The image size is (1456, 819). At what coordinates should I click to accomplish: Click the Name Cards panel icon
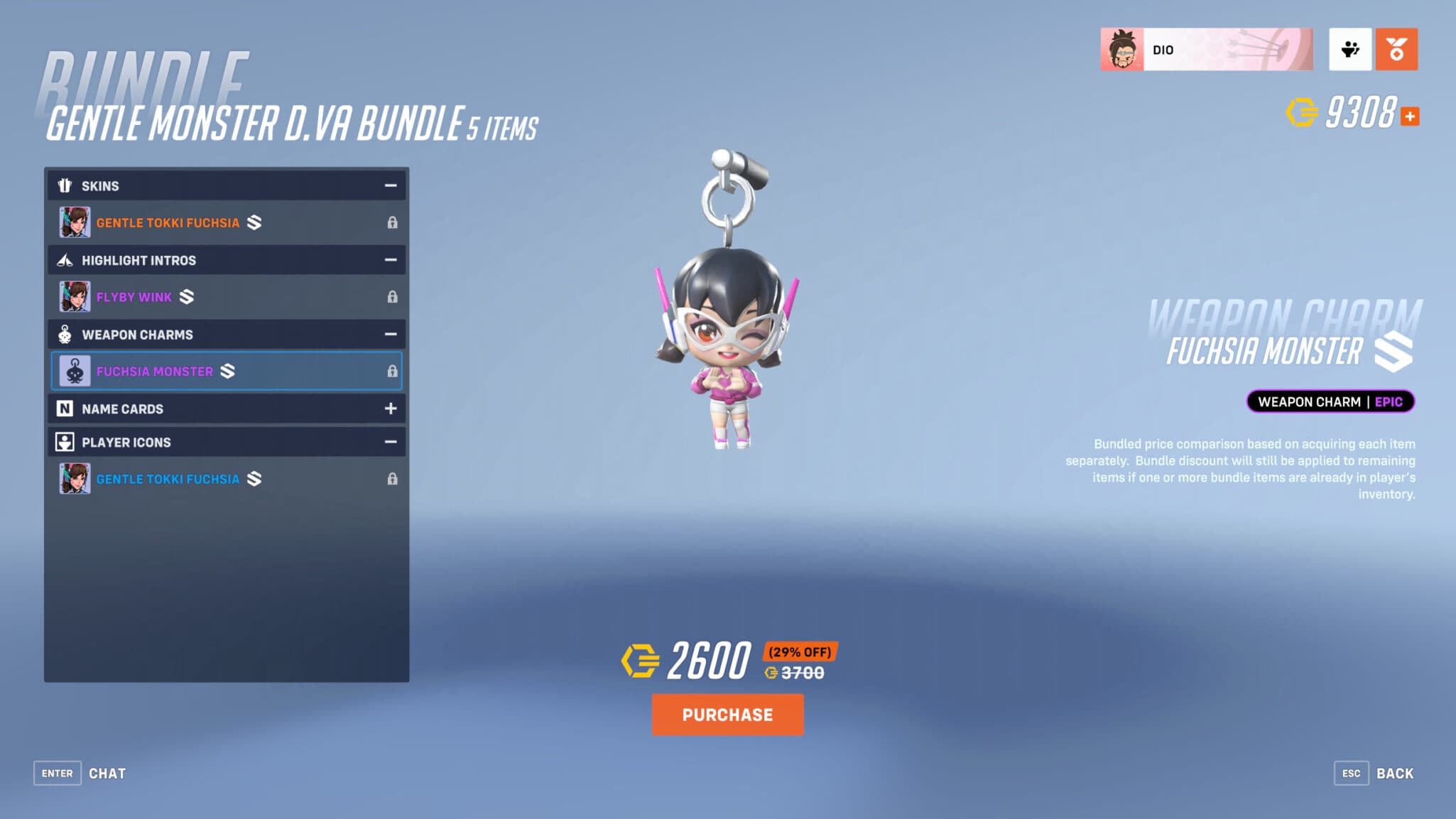pyautogui.click(x=65, y=408)
